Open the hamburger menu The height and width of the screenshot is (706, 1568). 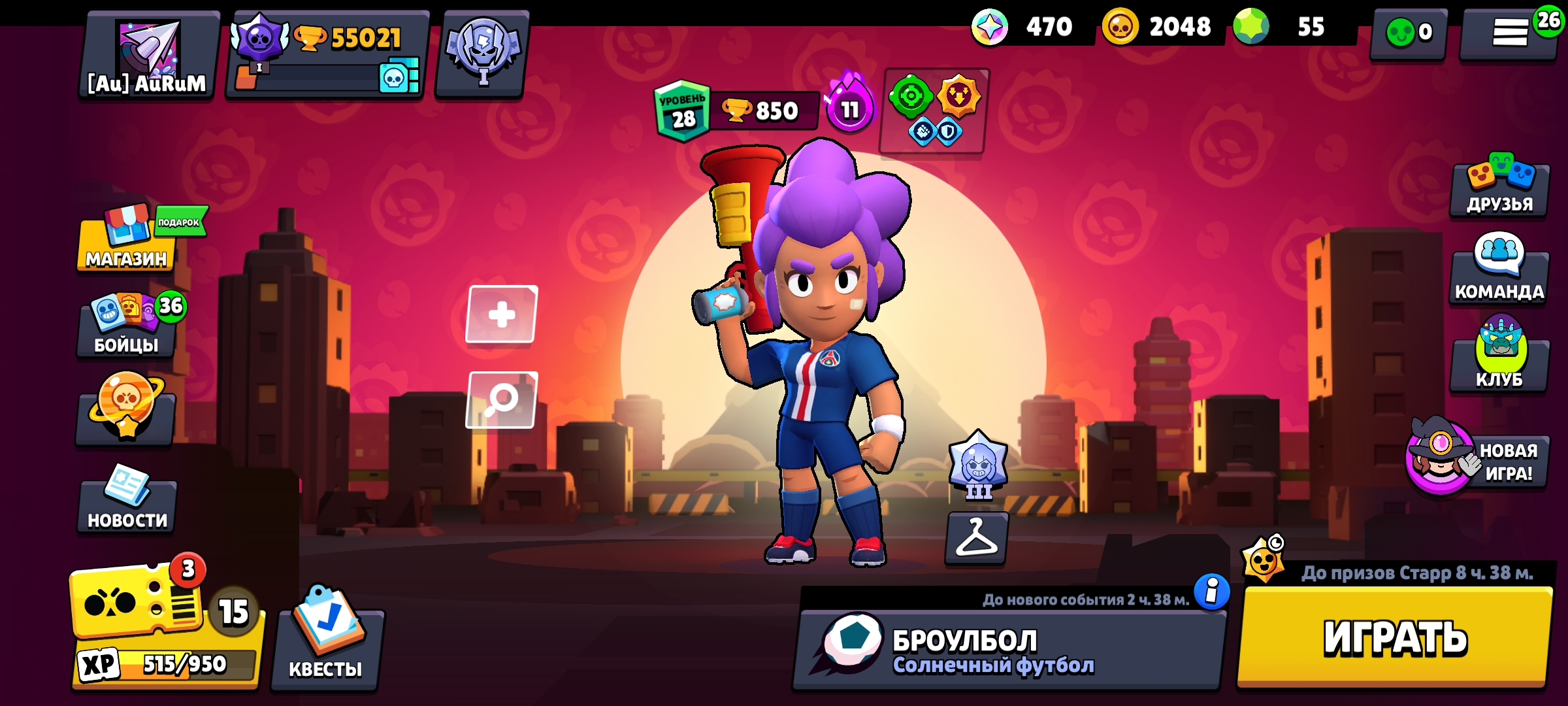click(x=1509, y=33)
